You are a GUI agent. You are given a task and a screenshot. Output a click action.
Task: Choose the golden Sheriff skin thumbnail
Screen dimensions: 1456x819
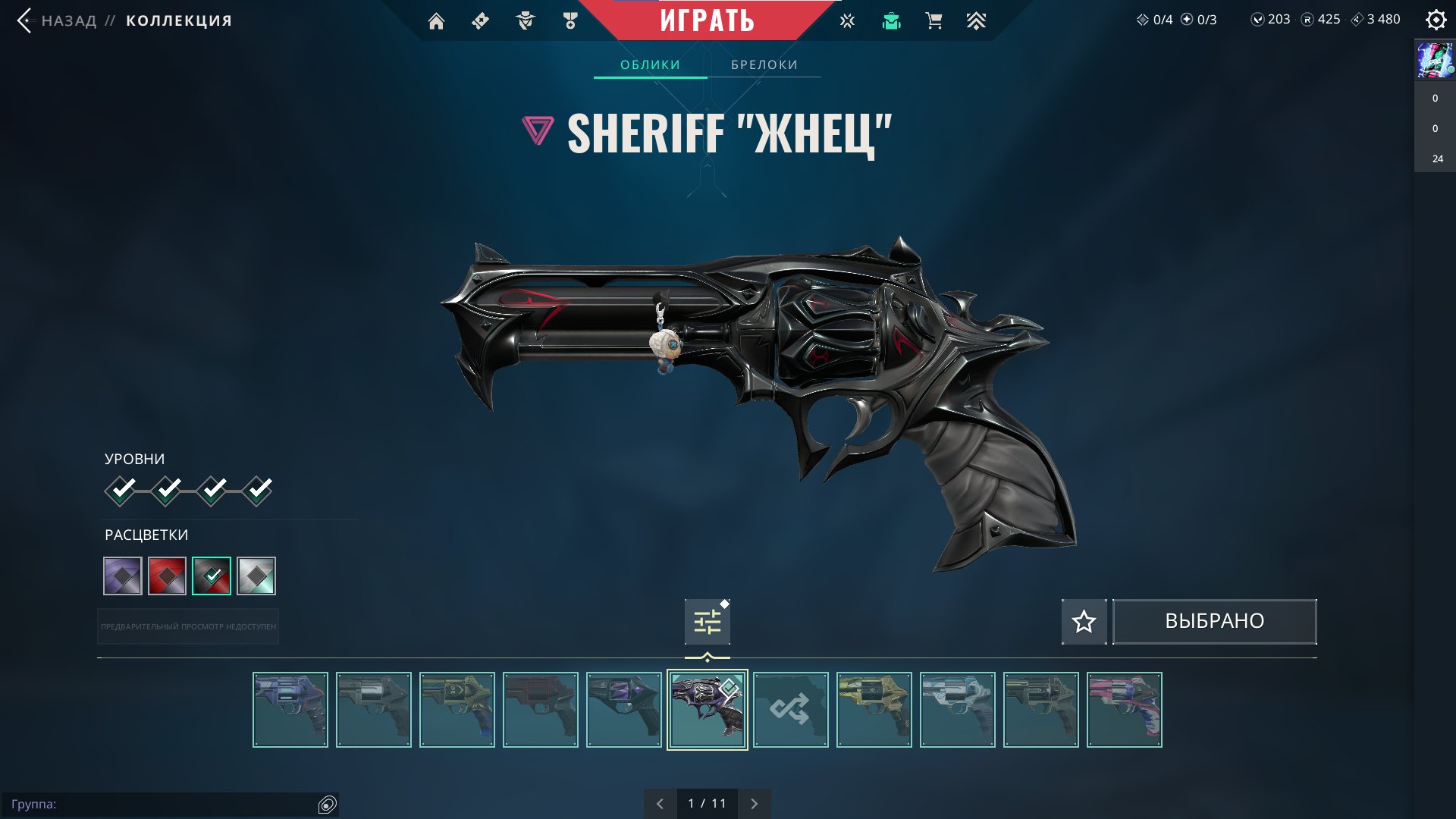[x=874, y=710]
